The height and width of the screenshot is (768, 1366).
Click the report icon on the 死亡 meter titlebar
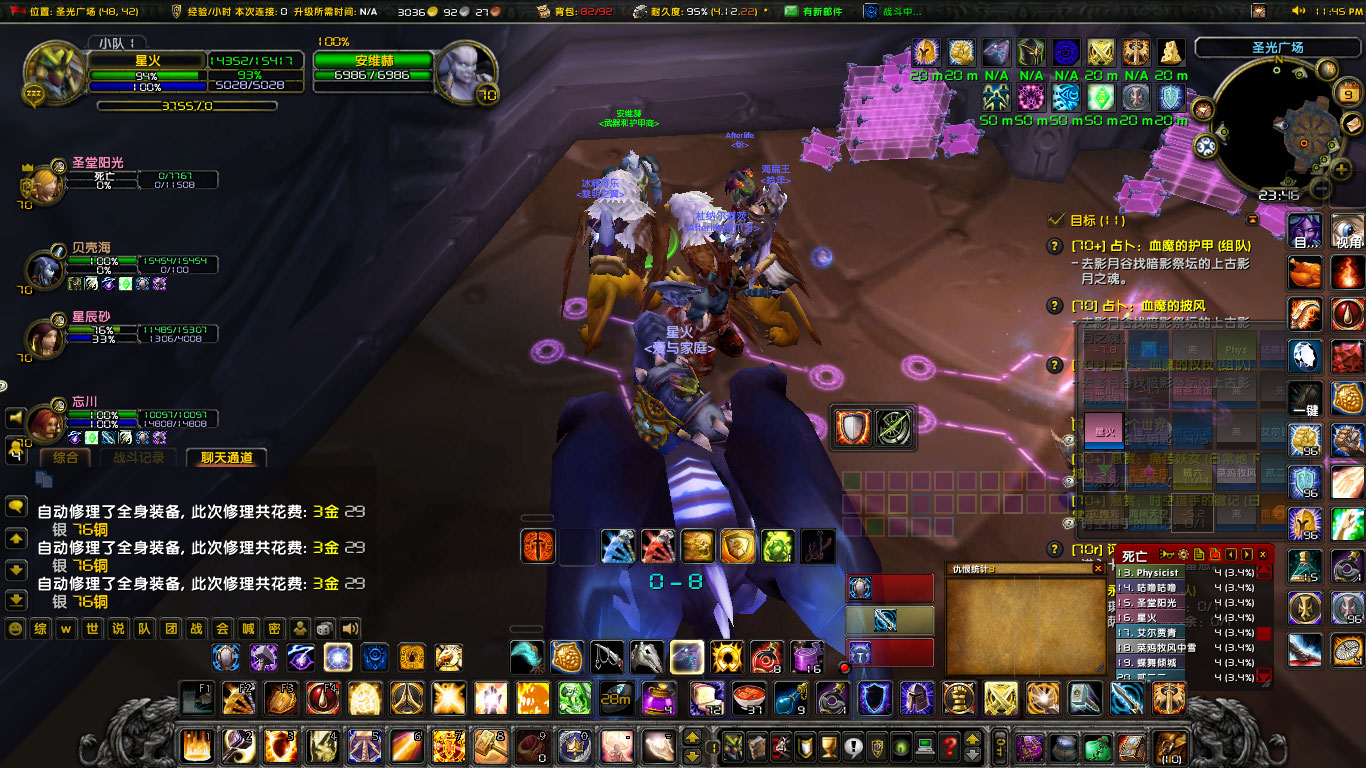click(x=1200, y=554)
